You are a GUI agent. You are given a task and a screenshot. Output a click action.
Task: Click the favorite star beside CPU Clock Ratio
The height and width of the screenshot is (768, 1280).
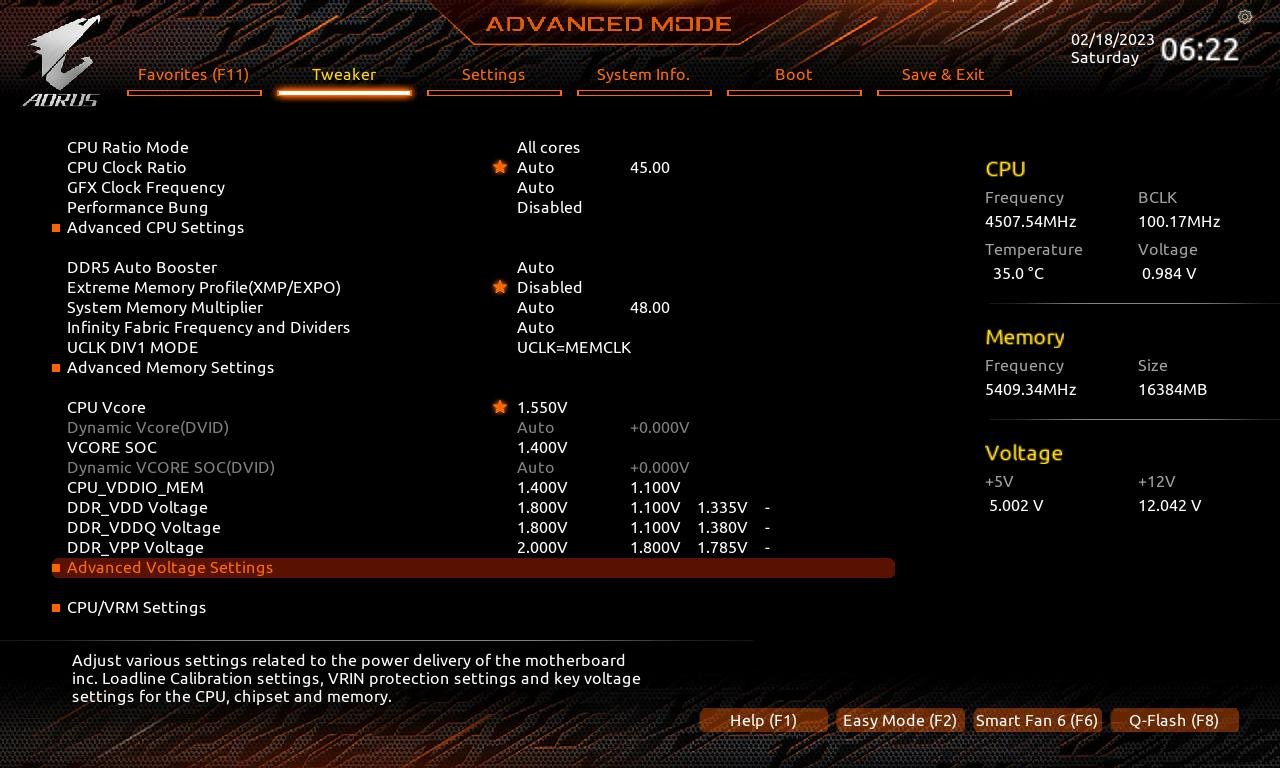500,167
